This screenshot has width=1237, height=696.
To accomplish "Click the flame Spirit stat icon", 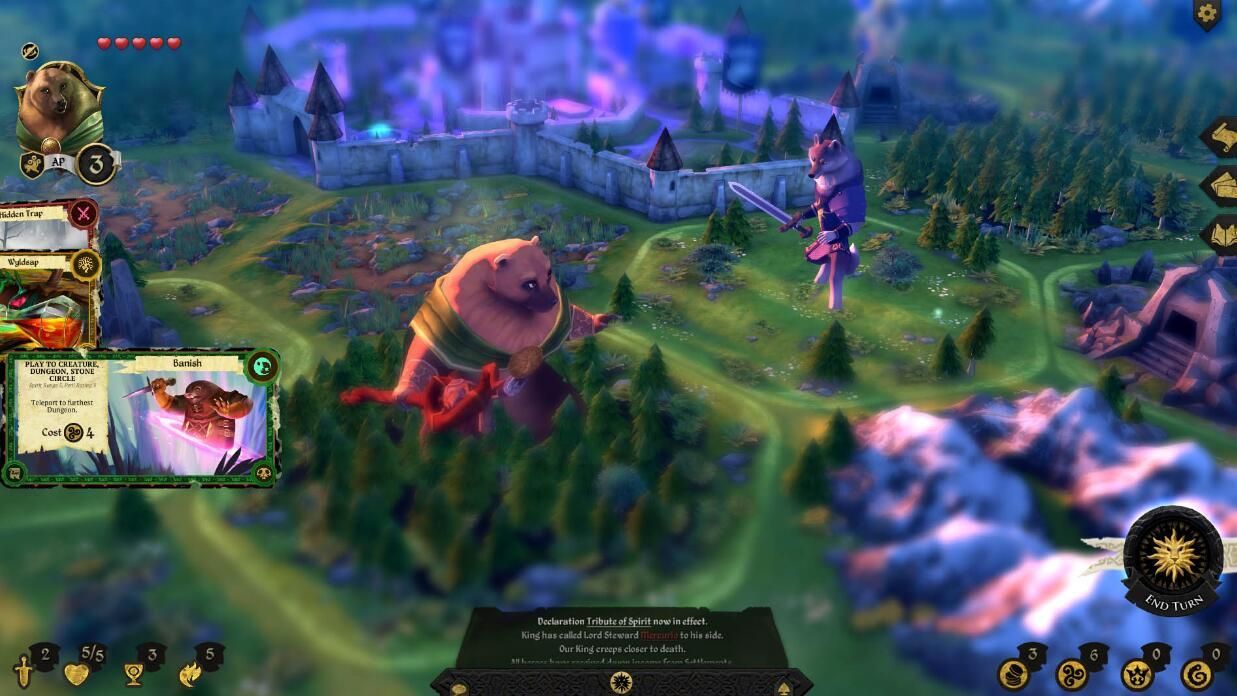I will 190,673.
